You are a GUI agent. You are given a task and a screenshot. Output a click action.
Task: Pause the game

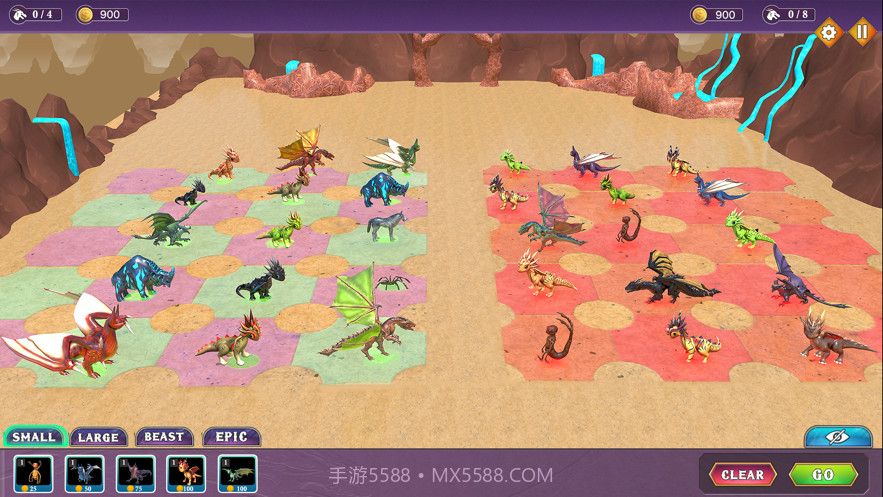click(x=861, y=32)
